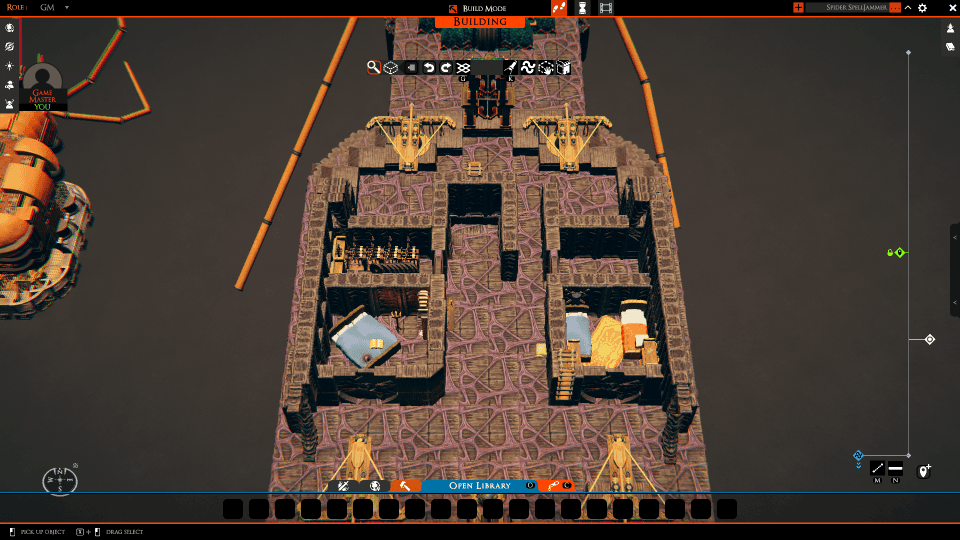This screenshot has width=960, height=540.
Task: Click the Open Library button
Action: [479, 485]
